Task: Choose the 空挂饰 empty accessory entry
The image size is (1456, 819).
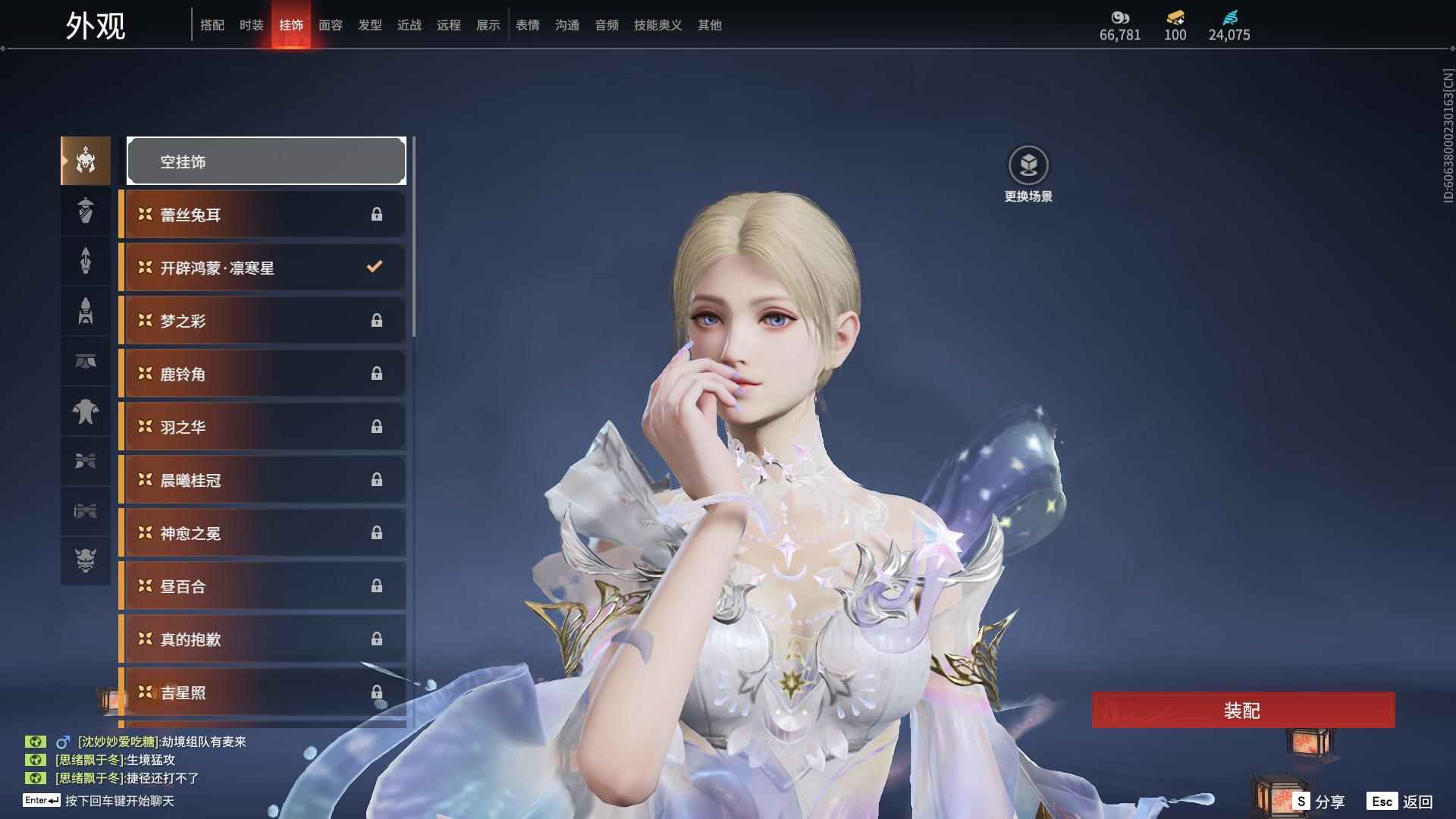Action: coord(266,162)
